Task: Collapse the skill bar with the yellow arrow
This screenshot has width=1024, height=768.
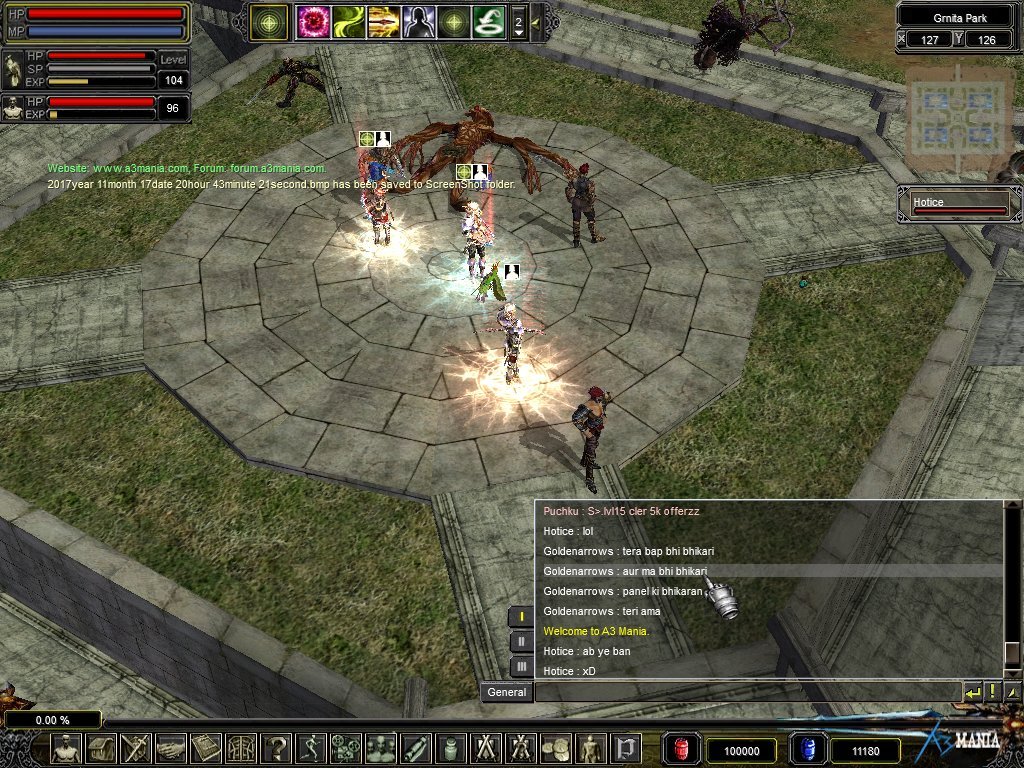Action: tap(535, 21)
